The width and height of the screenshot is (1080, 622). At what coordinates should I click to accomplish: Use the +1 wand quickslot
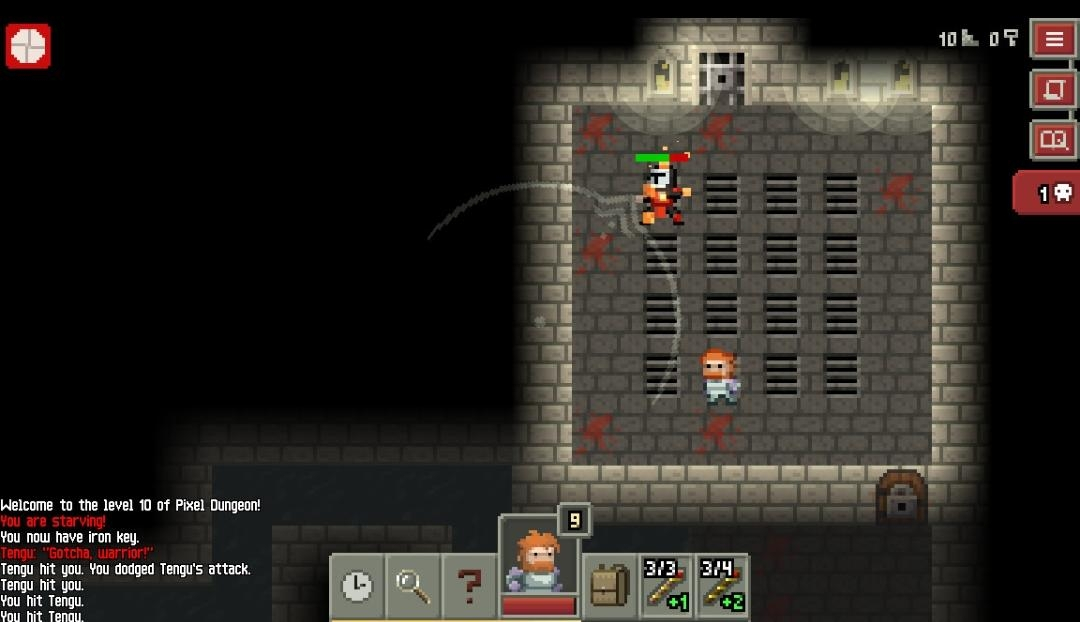(665, 584)
